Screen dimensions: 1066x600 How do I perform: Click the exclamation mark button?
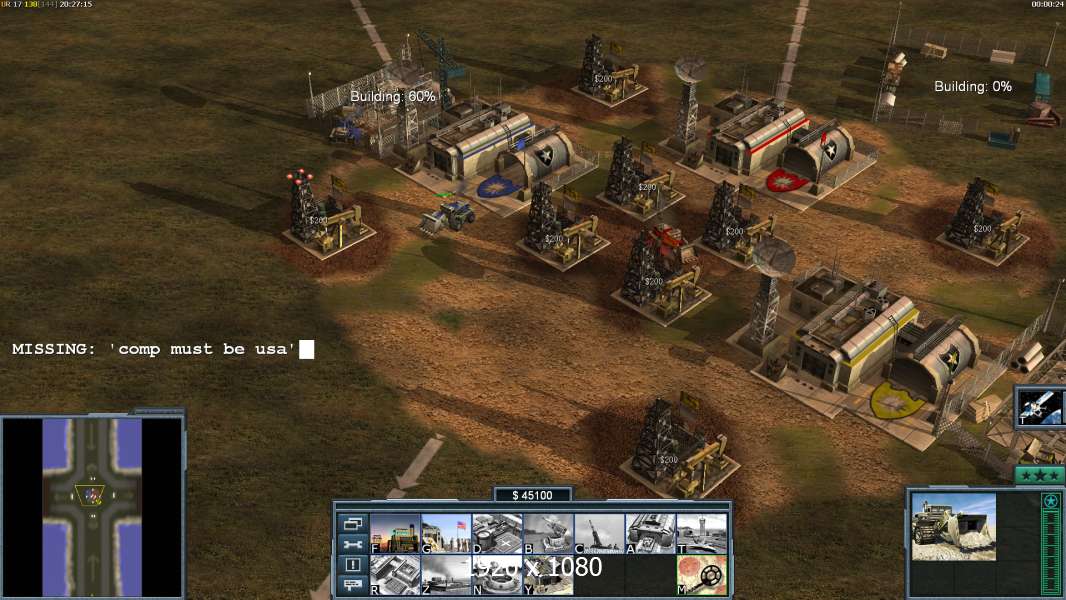[x=352, y=565]
